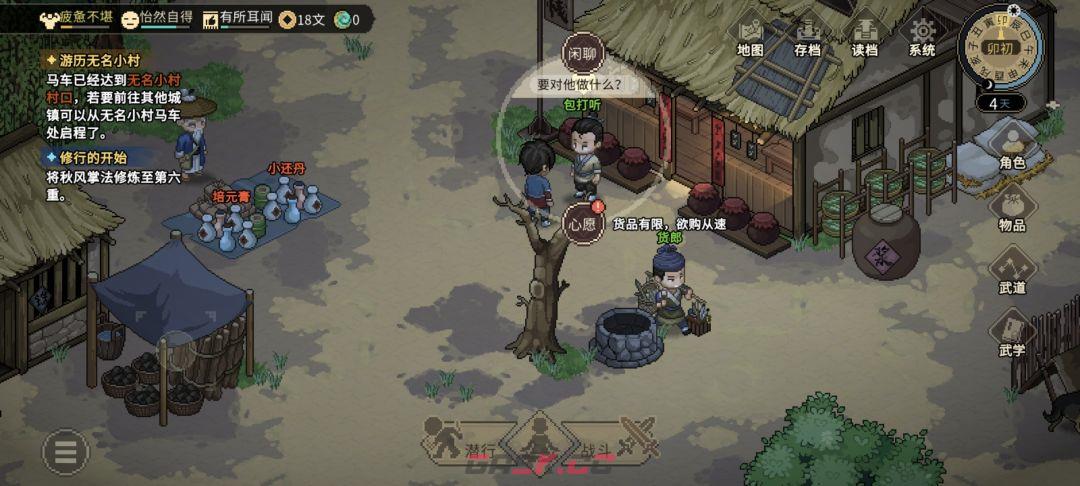Save the game with 存档
The image size is (1080, 486).
[x=807, y=37]
